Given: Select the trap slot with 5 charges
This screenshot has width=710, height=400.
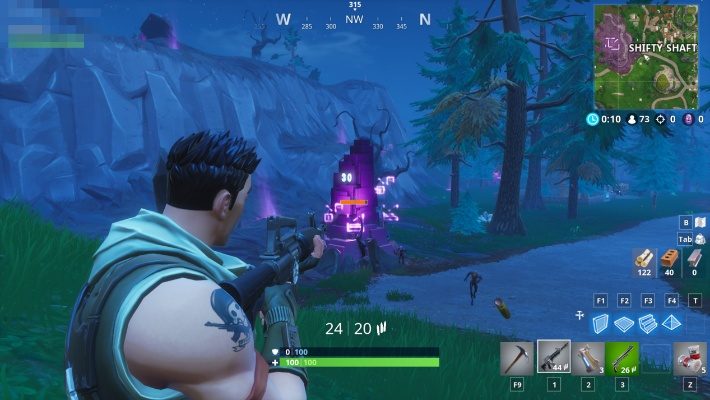Looking at the screenshot, I should tap(691, 358).
